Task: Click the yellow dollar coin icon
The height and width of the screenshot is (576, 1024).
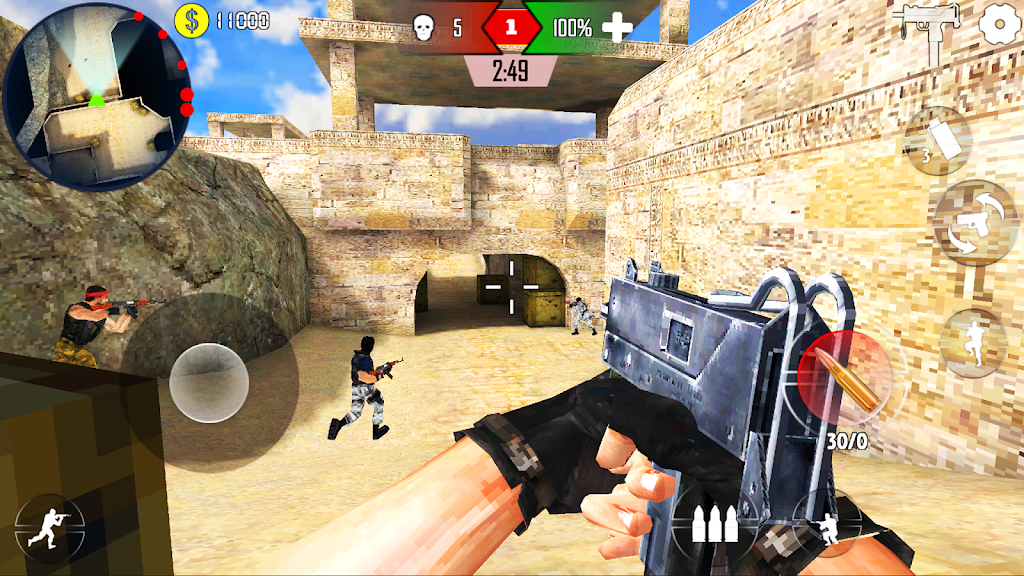Action: point(192,20)
